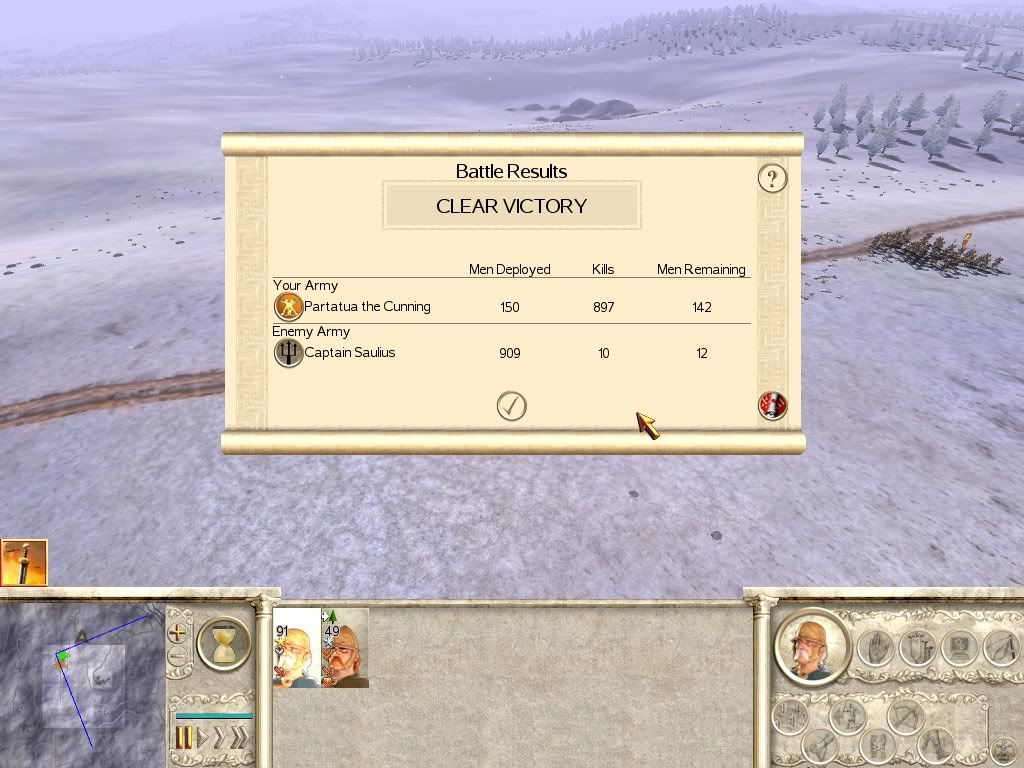Screen dimensions: 1024x768
Task: Click the red icon on the results scroll
Action: 772,405
